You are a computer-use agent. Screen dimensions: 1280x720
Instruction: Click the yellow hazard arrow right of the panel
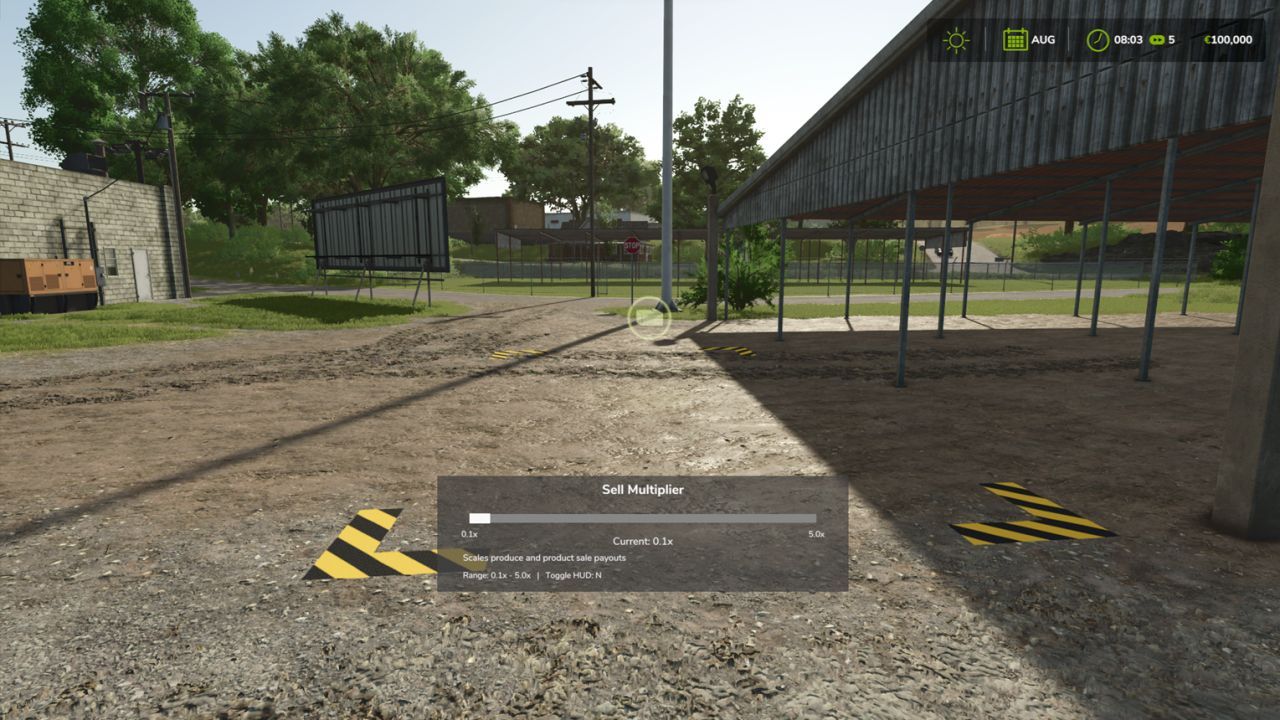pyautogui.click(x=1029, y=512)
